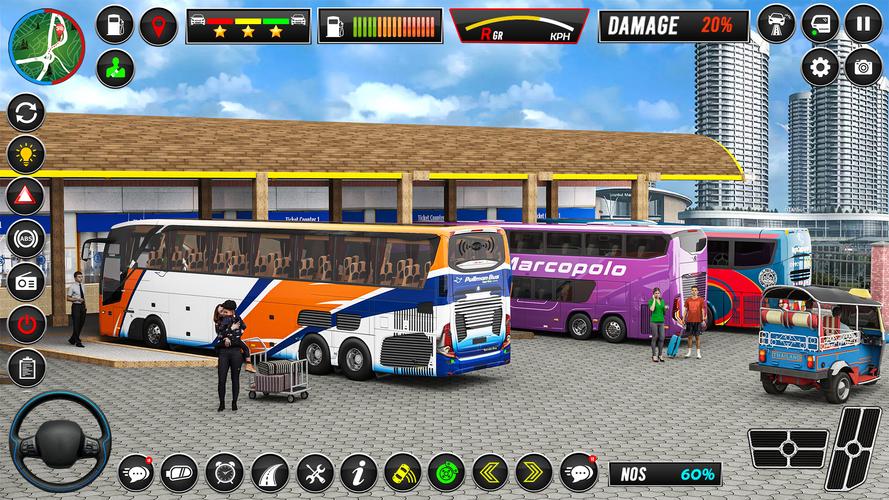Image resolution: width=889 pixels, height=500 pixels.
Task: Activate the hazard triangle button
Action: (x=26, y=196)
